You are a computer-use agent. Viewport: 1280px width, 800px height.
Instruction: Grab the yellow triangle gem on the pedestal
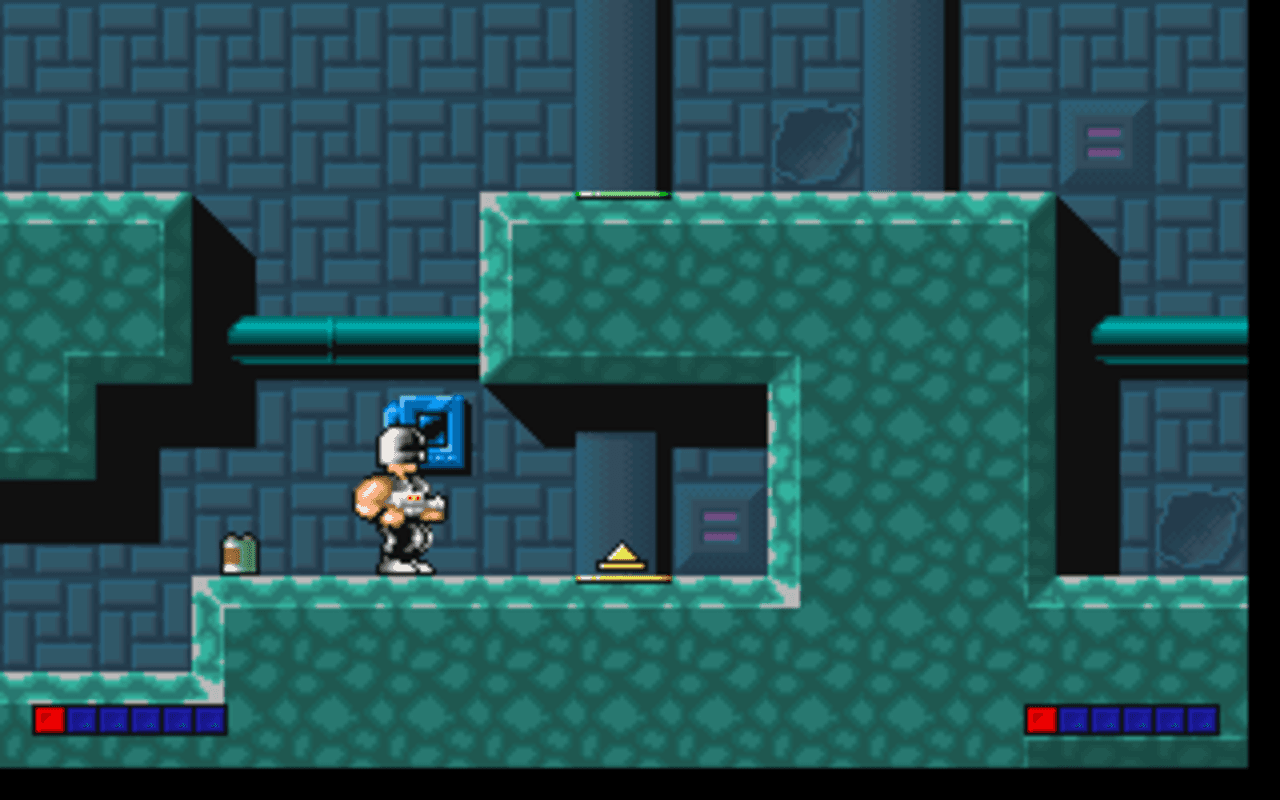pos(623,552)
